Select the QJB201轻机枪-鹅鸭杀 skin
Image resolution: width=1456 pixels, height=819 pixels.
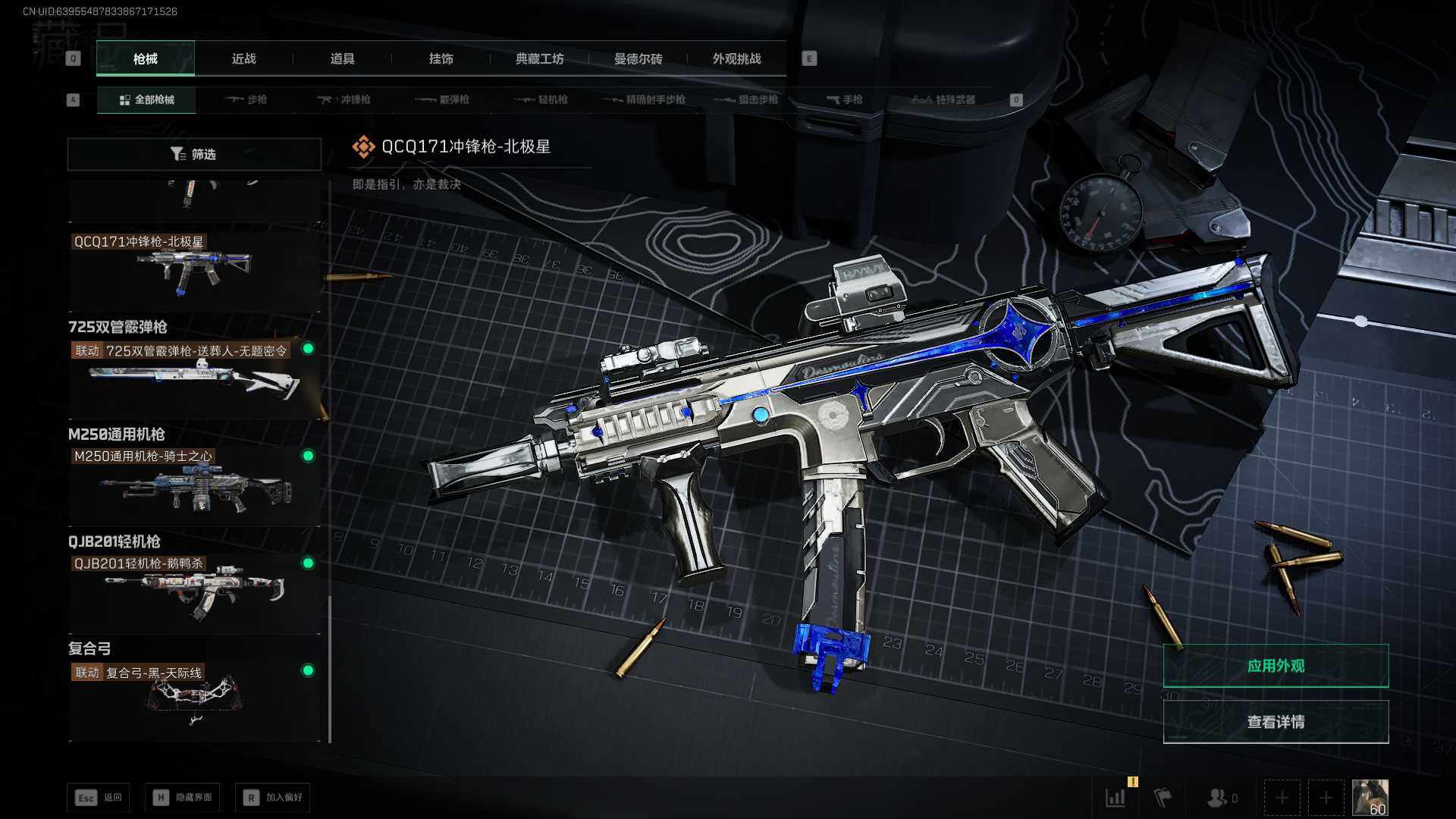tap(194, 593)
